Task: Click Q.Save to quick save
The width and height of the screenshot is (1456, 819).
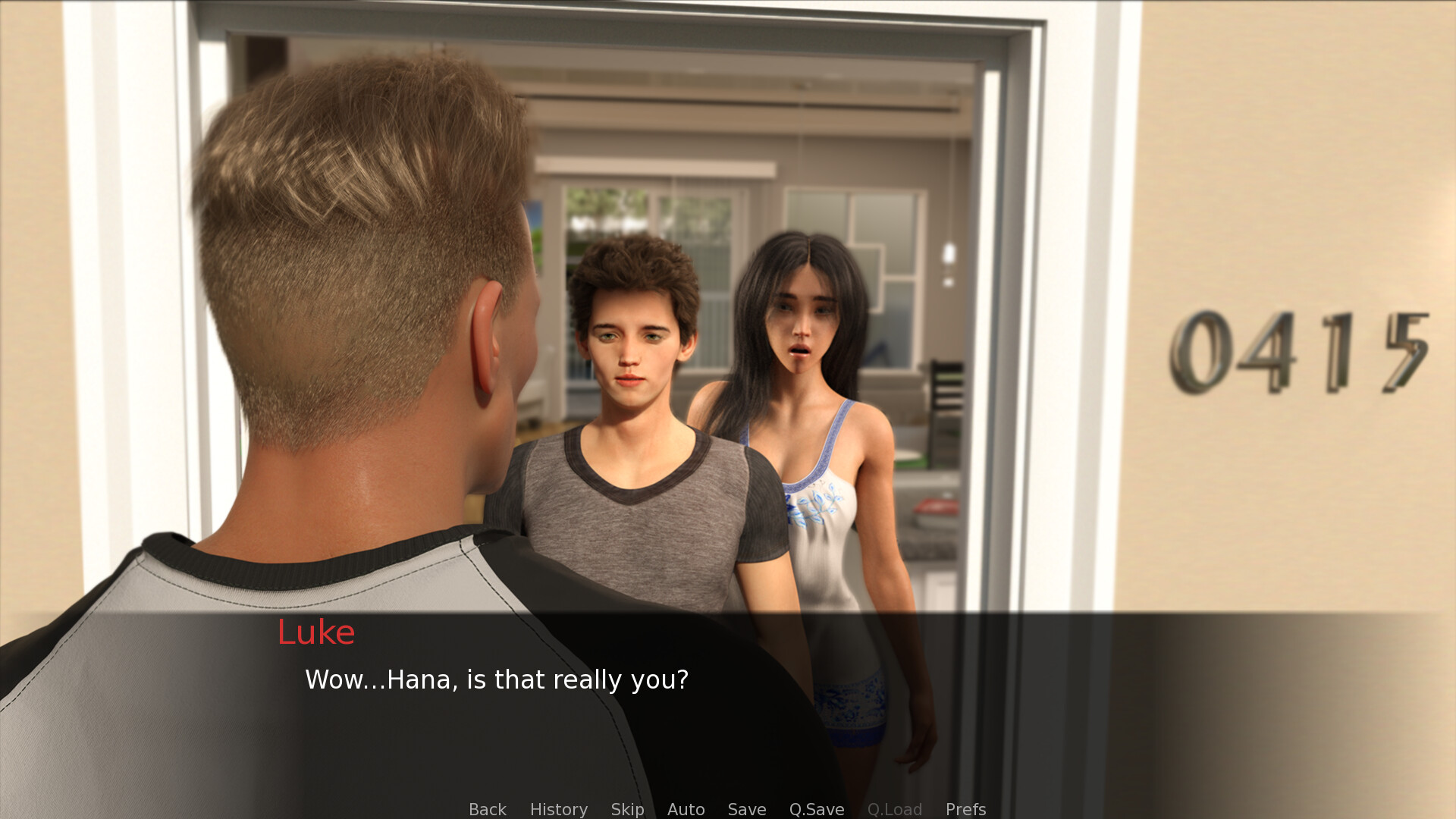Action: pos(816,809)
